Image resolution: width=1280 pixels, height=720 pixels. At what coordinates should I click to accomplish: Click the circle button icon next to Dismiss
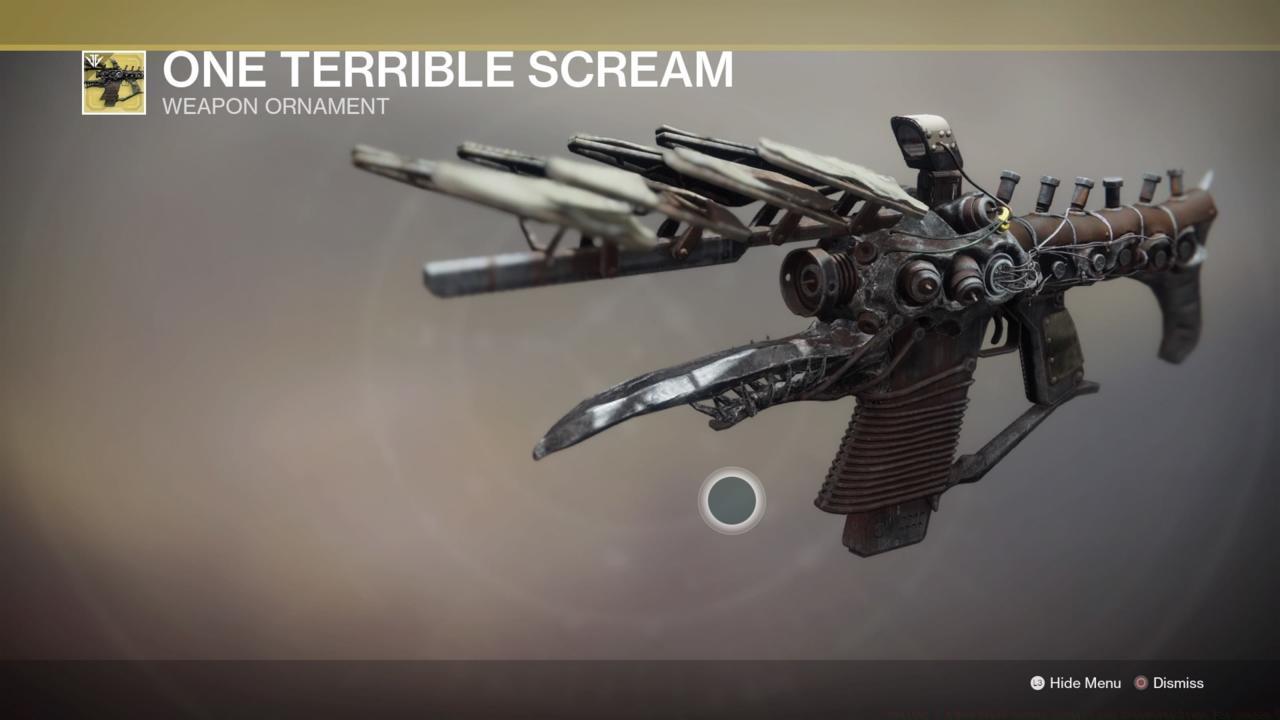[1141, 683]
